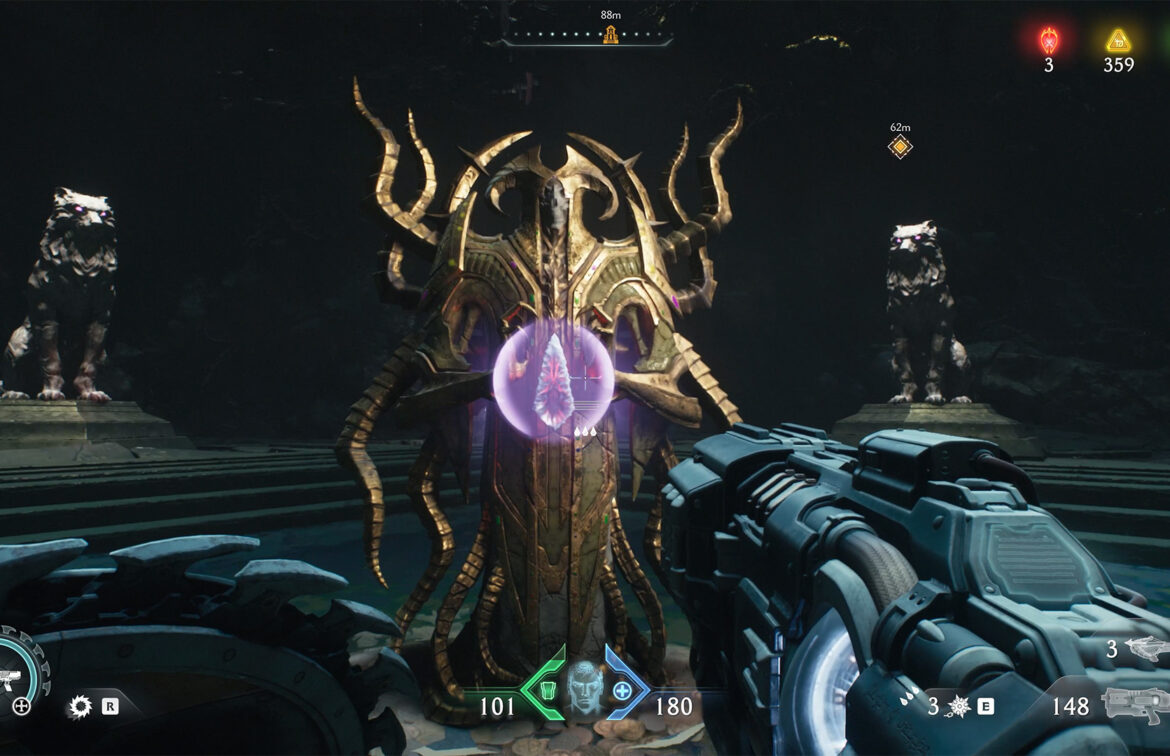
Task: Click the blue health cross icon
Action: pyautogui.click(x=622, y=691)
